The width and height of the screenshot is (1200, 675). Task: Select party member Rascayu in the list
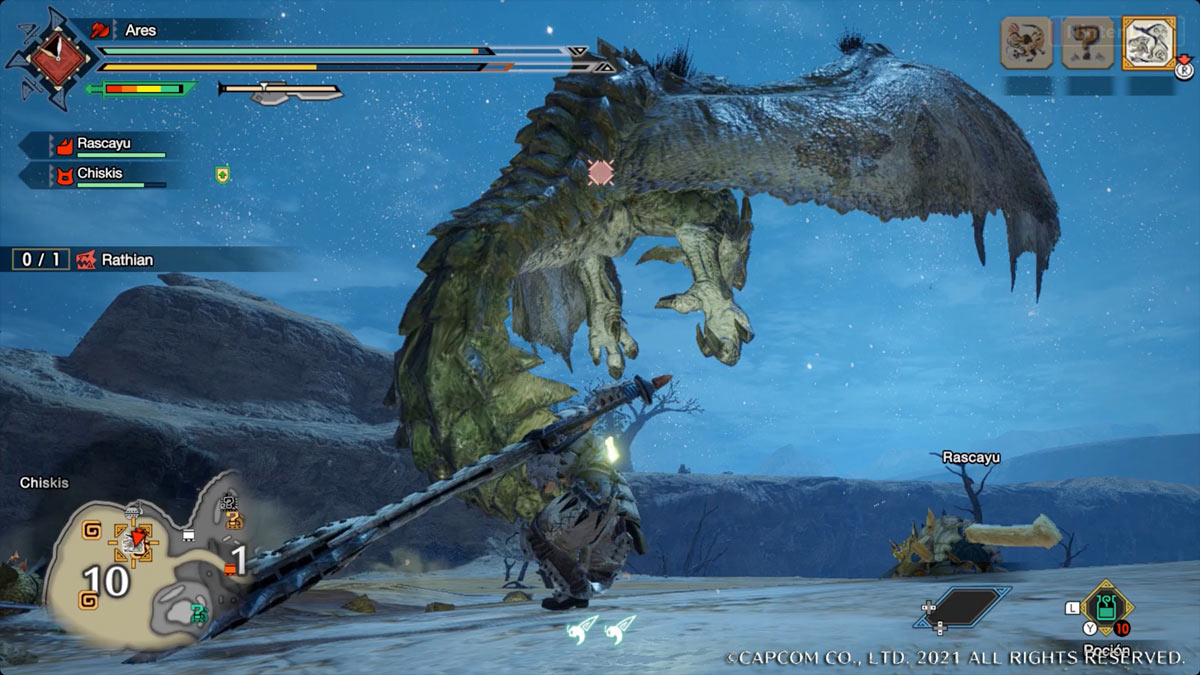[x=104, y=145]
